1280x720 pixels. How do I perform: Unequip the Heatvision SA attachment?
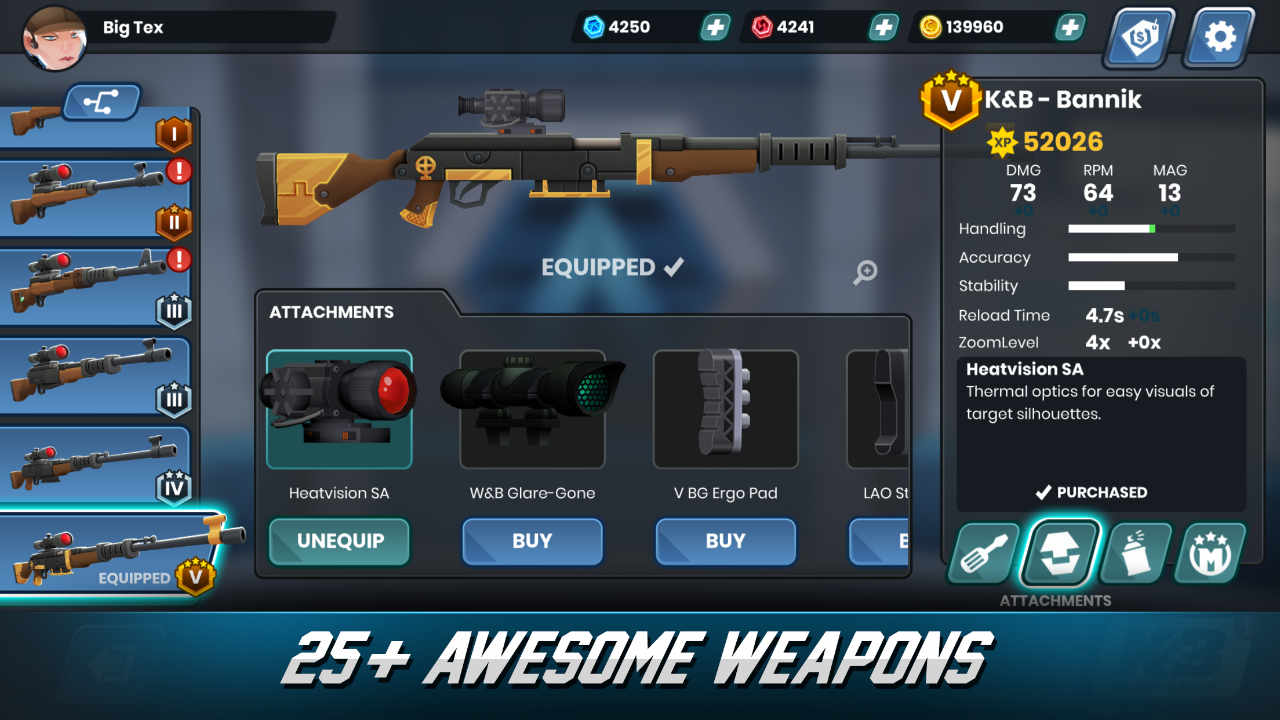coord(338,541)
